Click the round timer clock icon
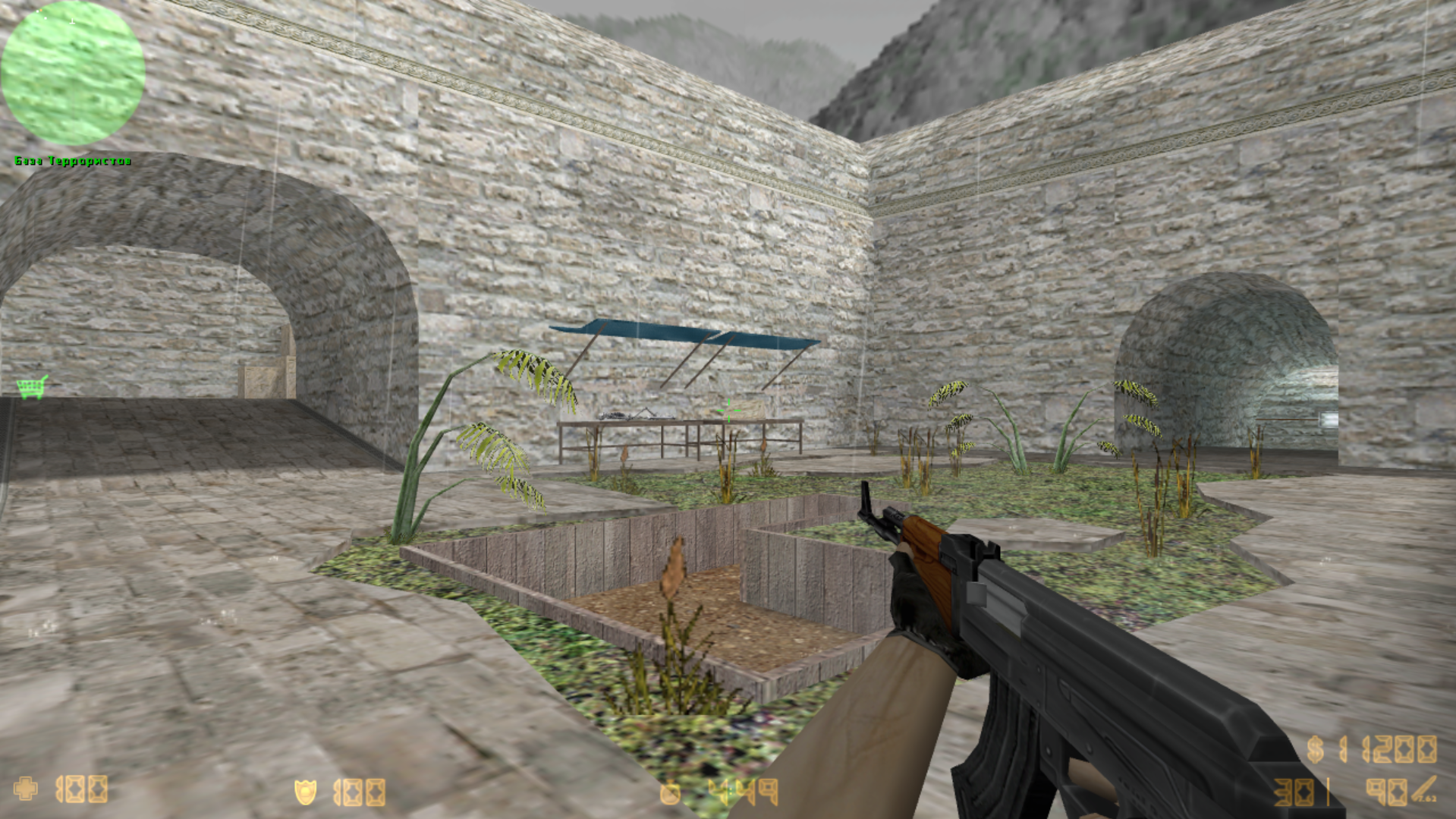Viewport: 1456px width, 819px height. 671,792
